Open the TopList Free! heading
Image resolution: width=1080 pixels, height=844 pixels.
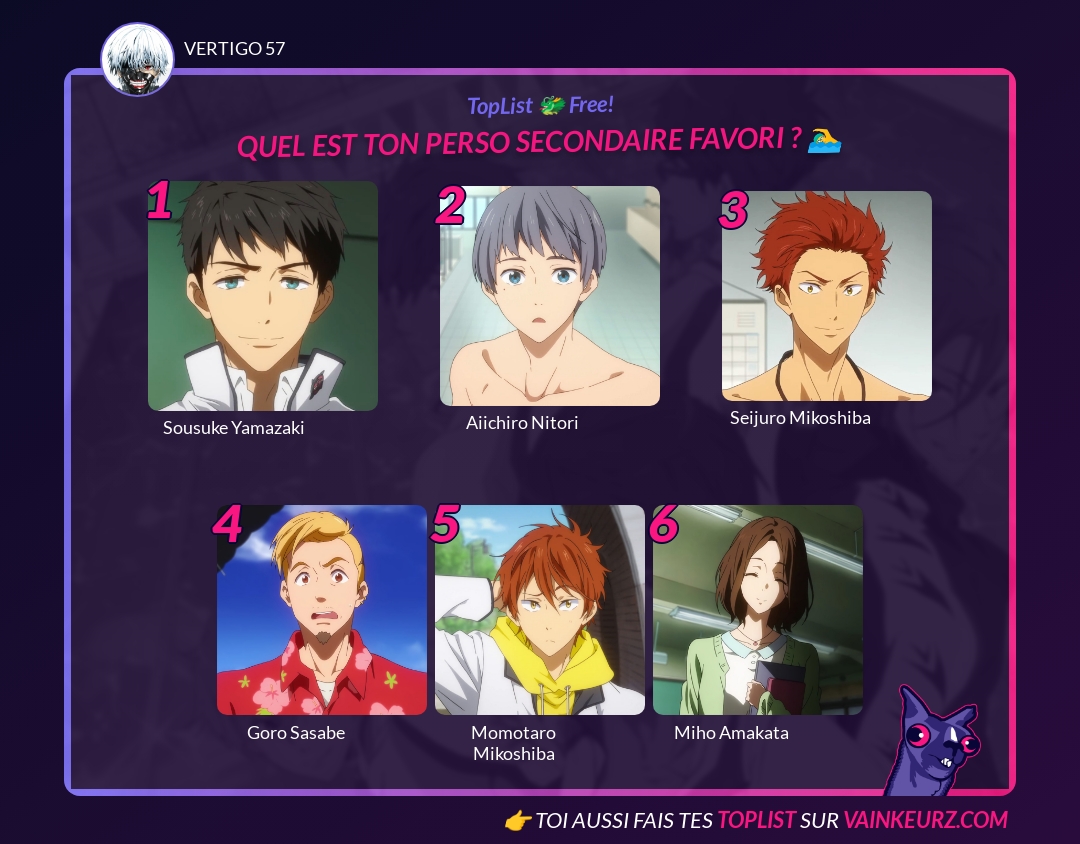point(540,105)
